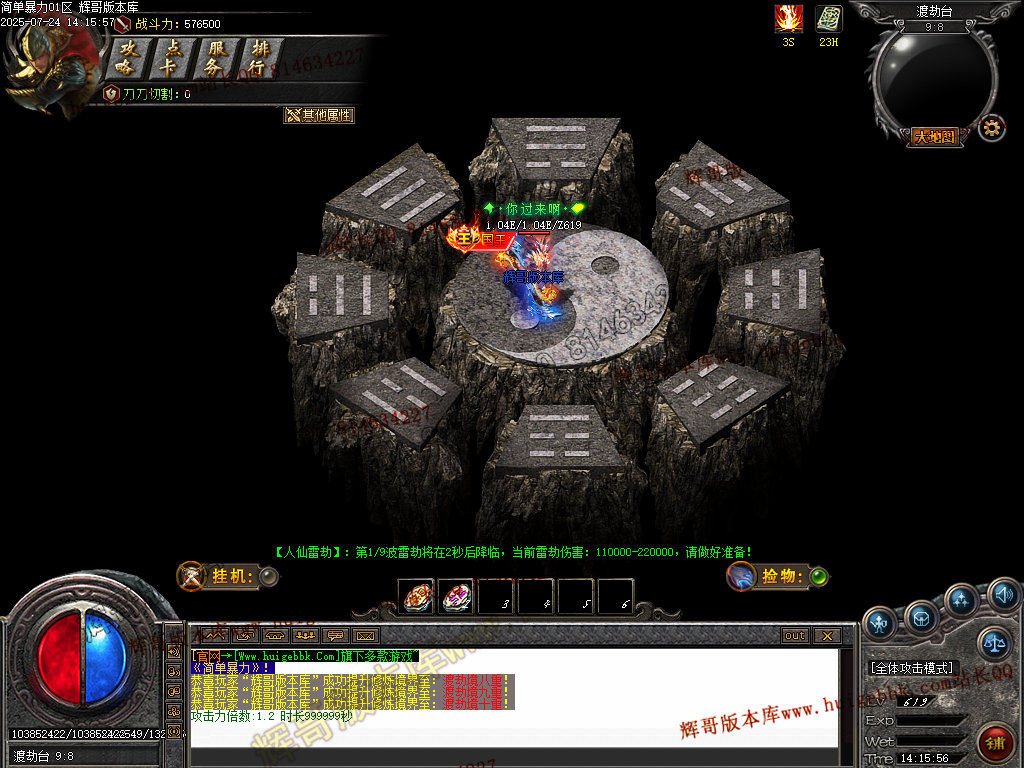Open the 大地图 world map
This screenshot has width=1024, height=768.
click(x=934, y=137)
